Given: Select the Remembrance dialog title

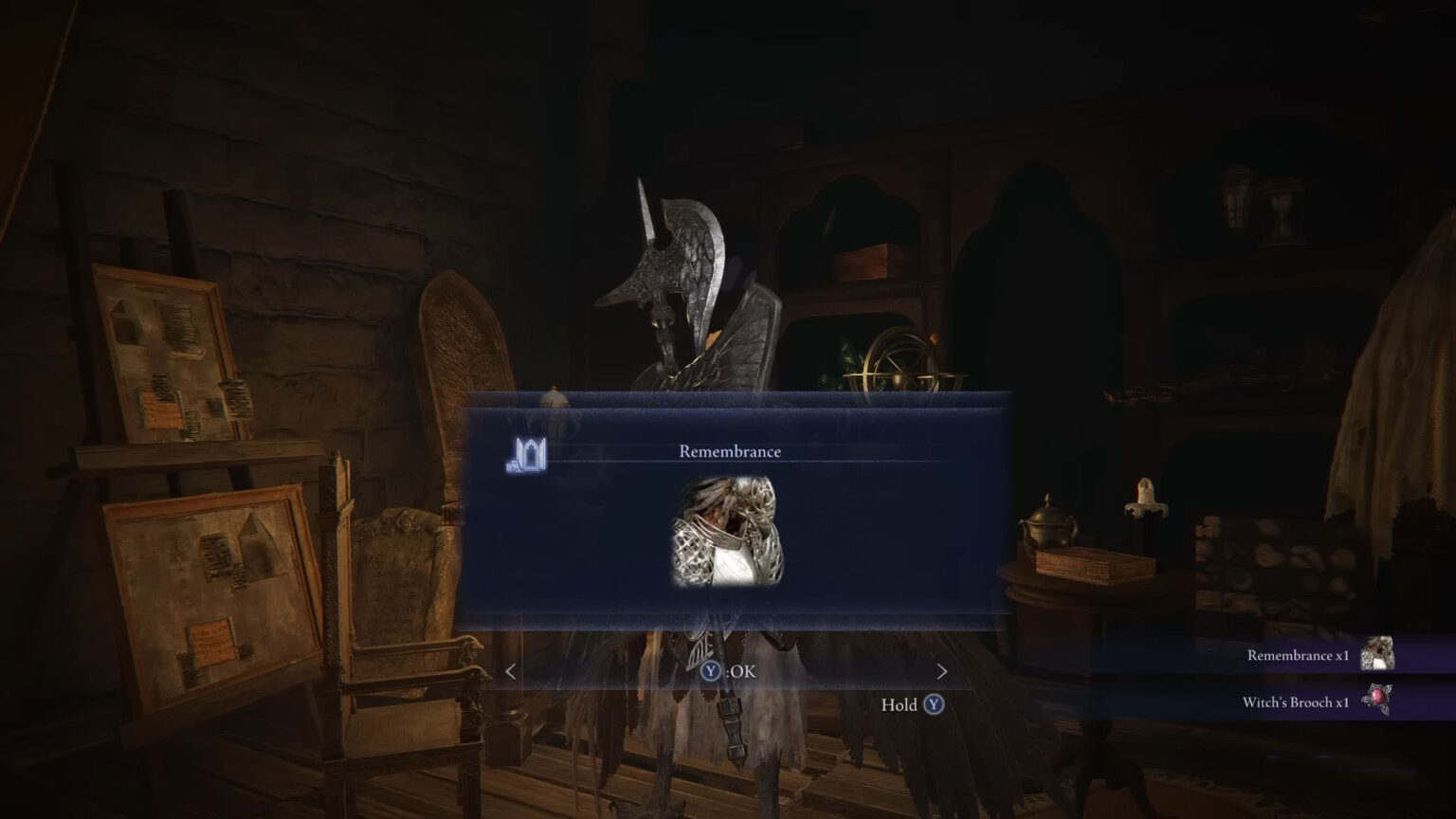Looking at the screenshot, I should pyautogui.click(x=730, y=451).
